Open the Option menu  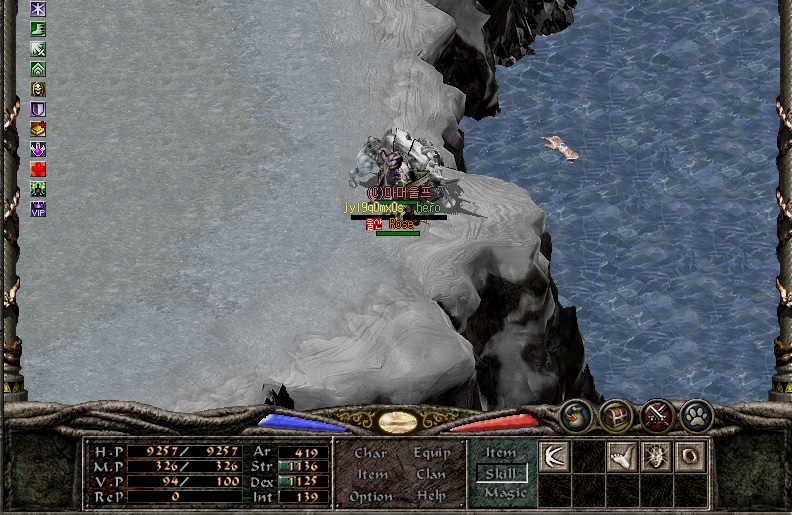pos(371,496)
